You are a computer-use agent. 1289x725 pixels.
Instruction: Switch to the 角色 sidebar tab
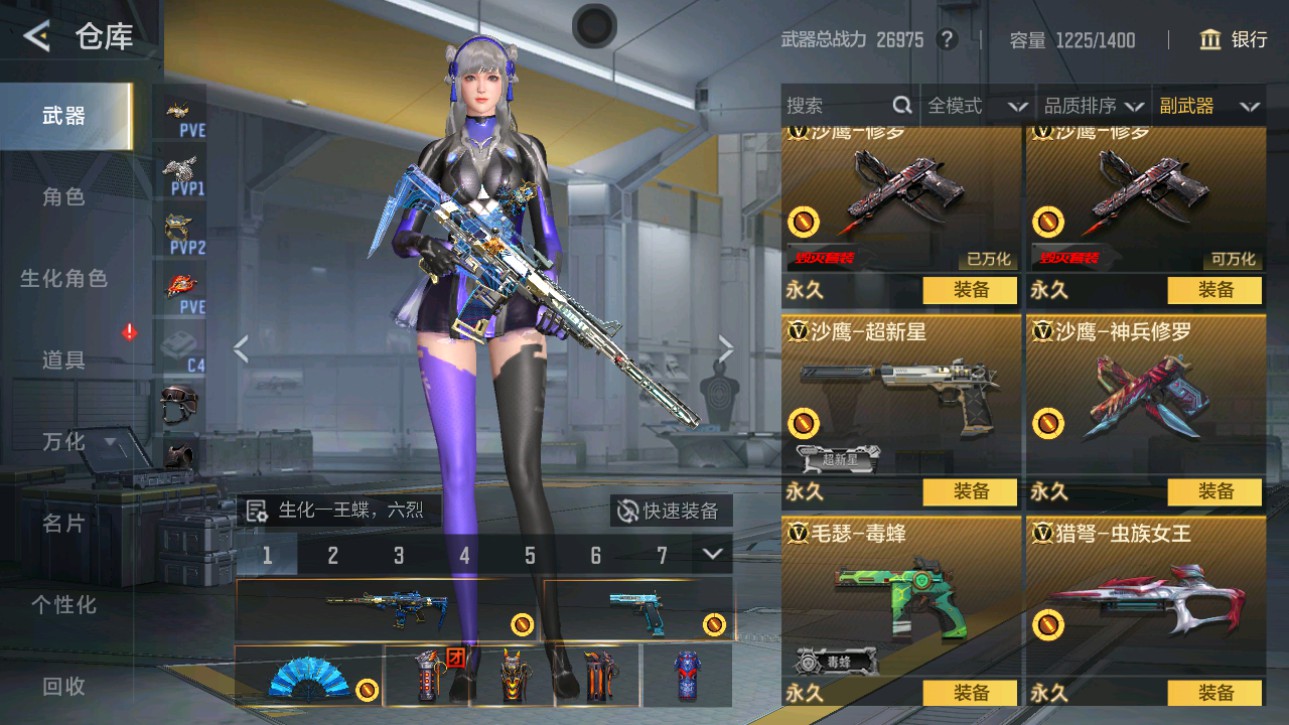point(62,197)
